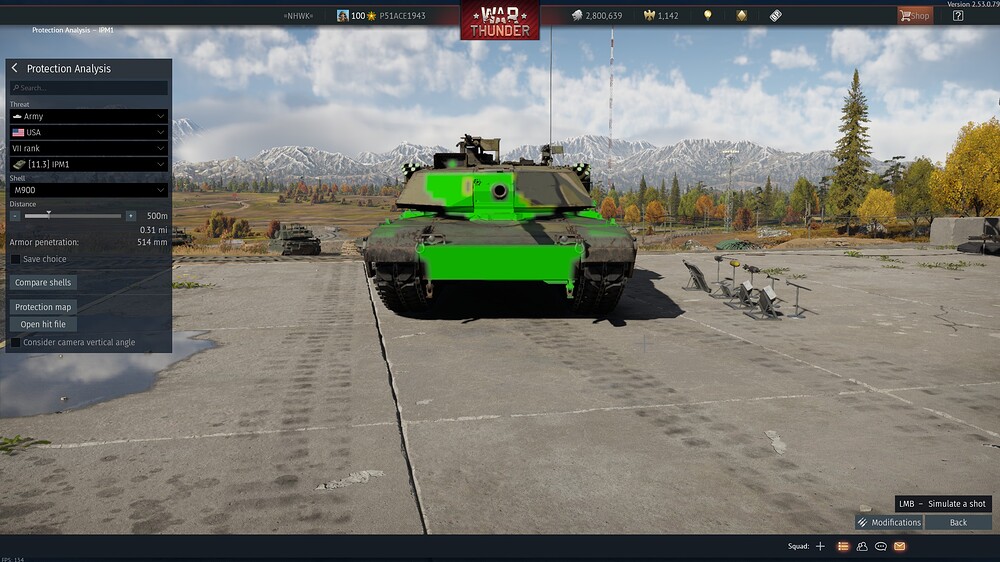Open the Modifications window
The image size is (1000, 562).
pos(889,522)
